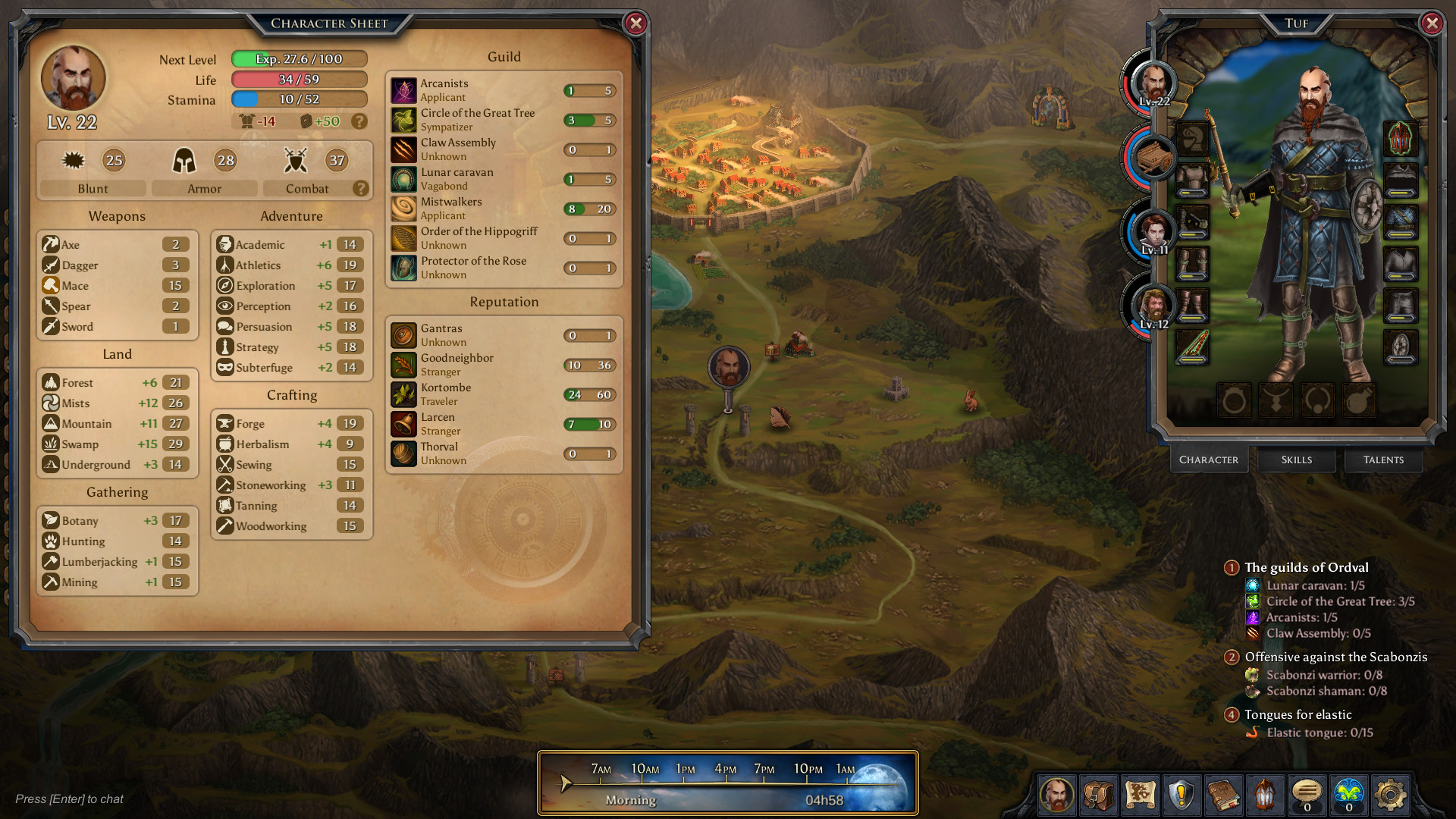Click the Arcanists guild icon
The width and height of the screenshot is (1456, 819).
pyautogui.click(x=403, y=89)
